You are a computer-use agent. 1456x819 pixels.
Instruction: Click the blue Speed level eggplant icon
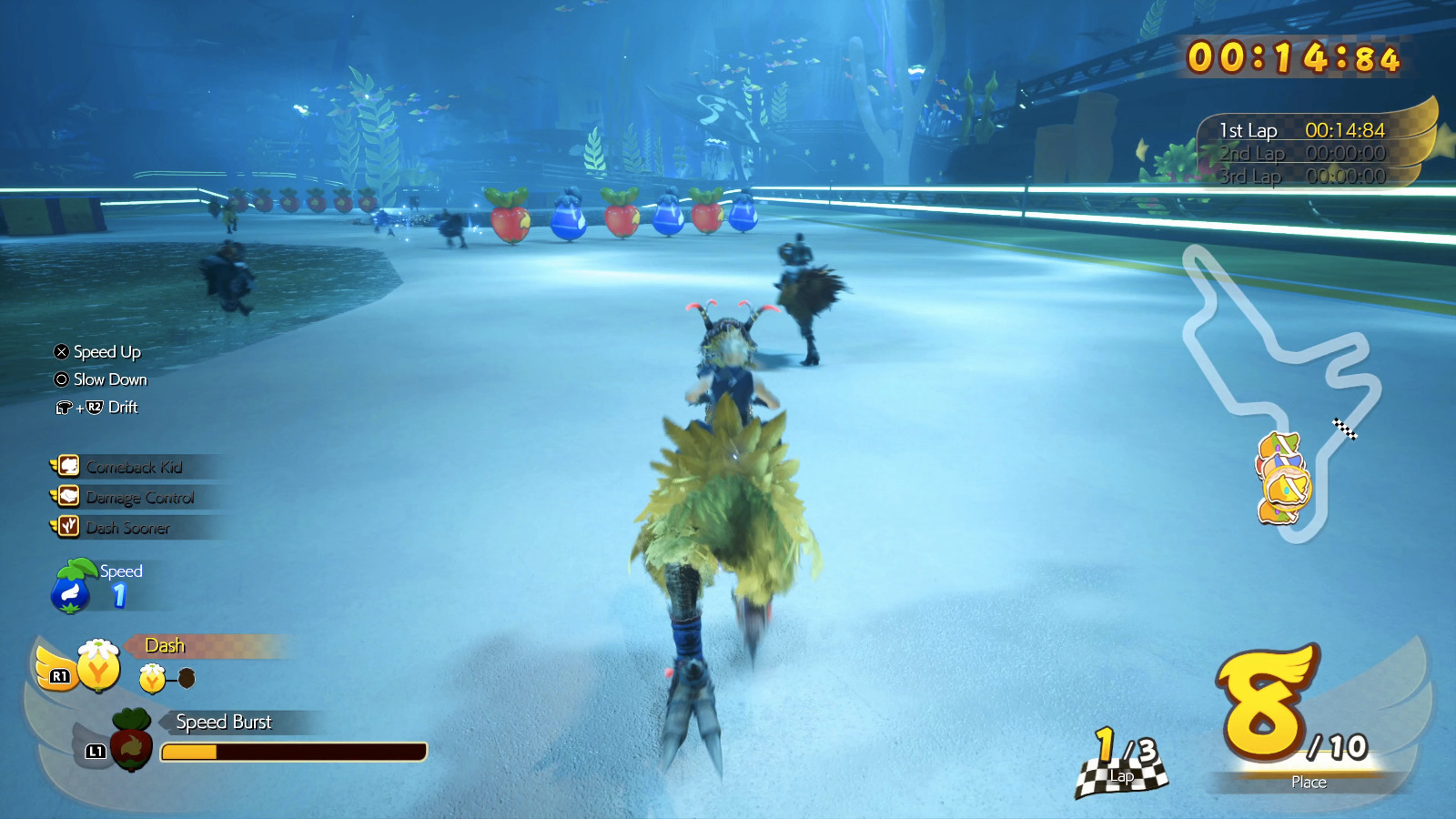pos(71,587)
